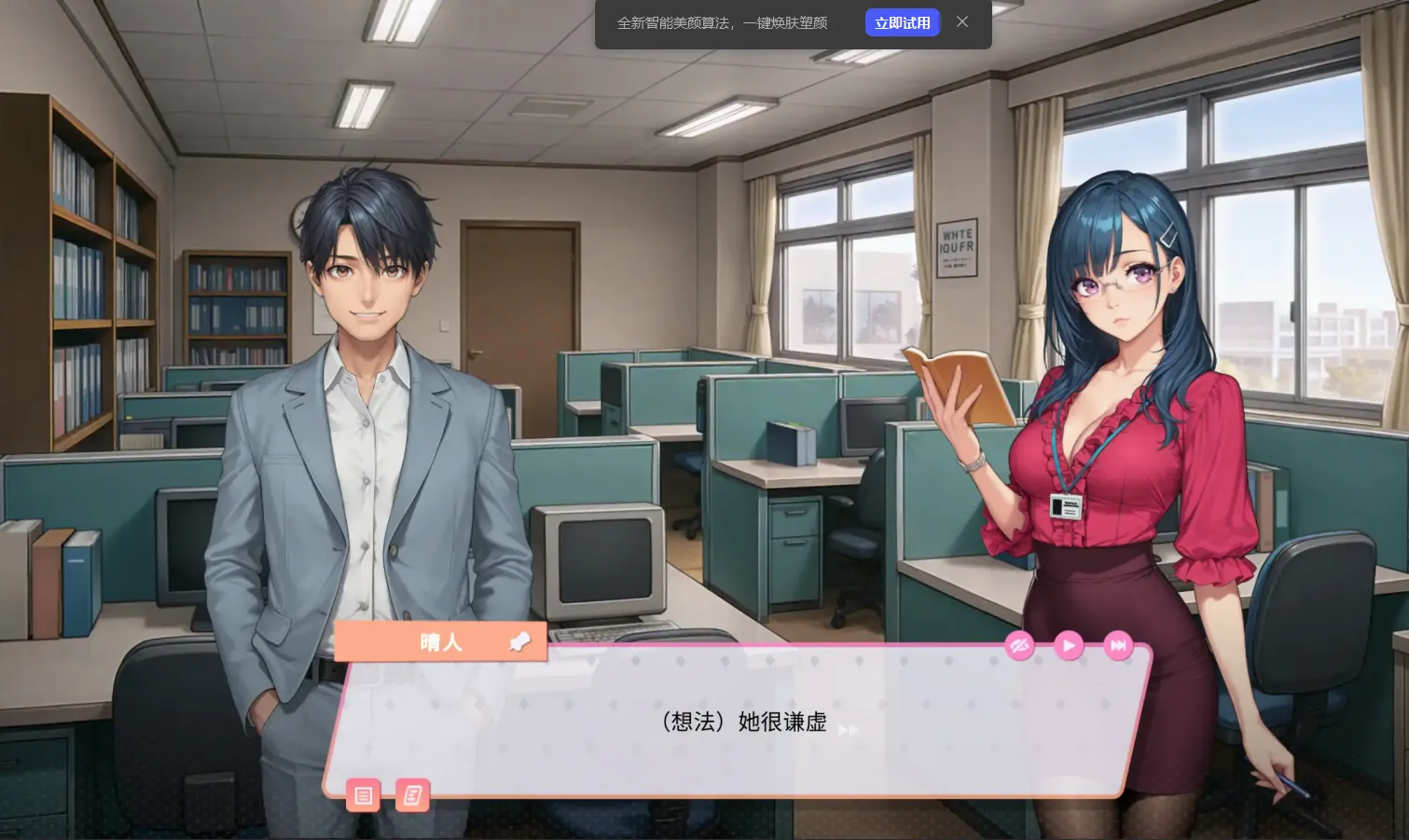Enable auto-play mode with the play icon
This screenshot has width=1409, height=840.
click(1069, 645)
